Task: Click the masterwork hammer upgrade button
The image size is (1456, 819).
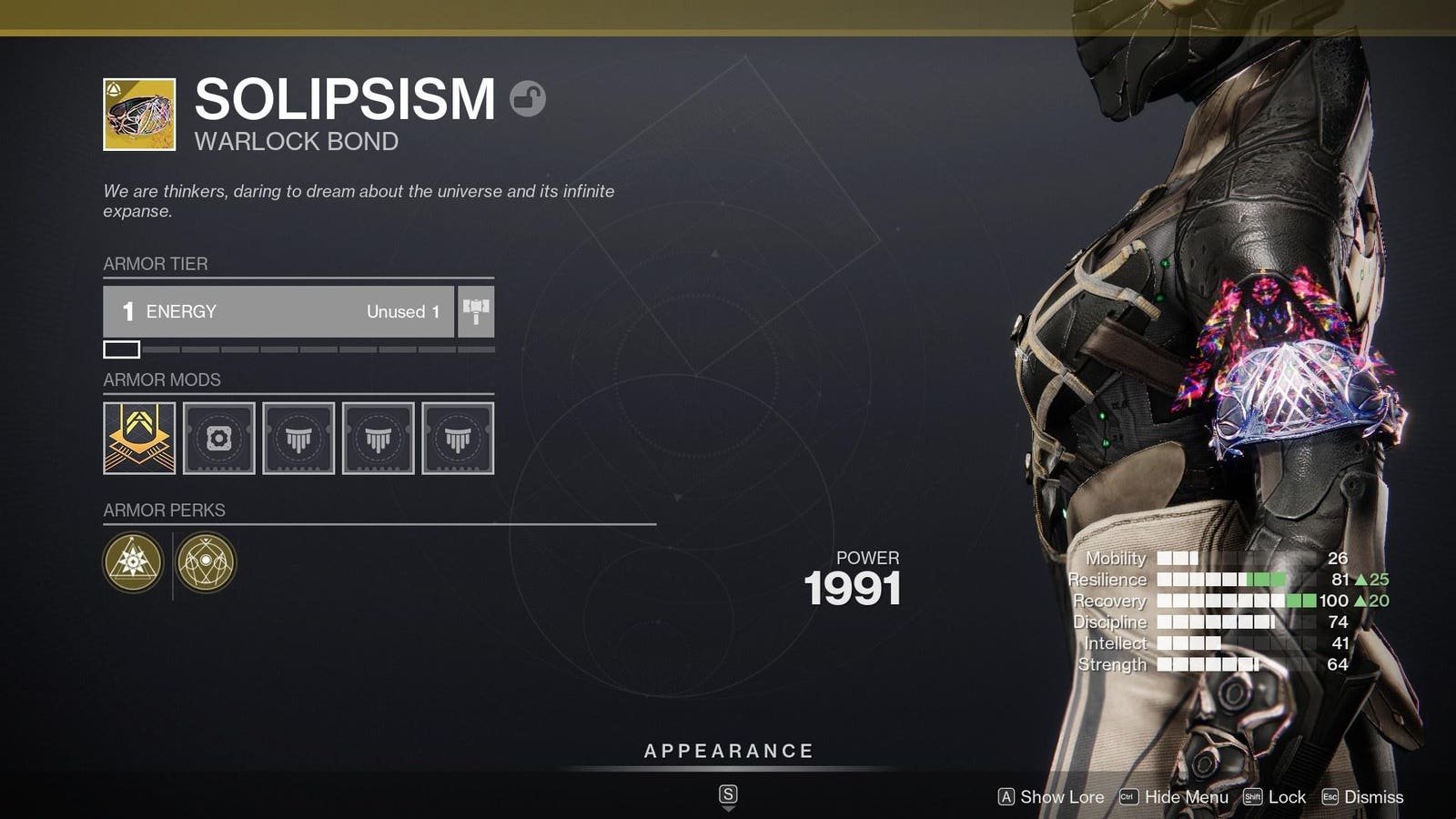Action: point(476,311)
